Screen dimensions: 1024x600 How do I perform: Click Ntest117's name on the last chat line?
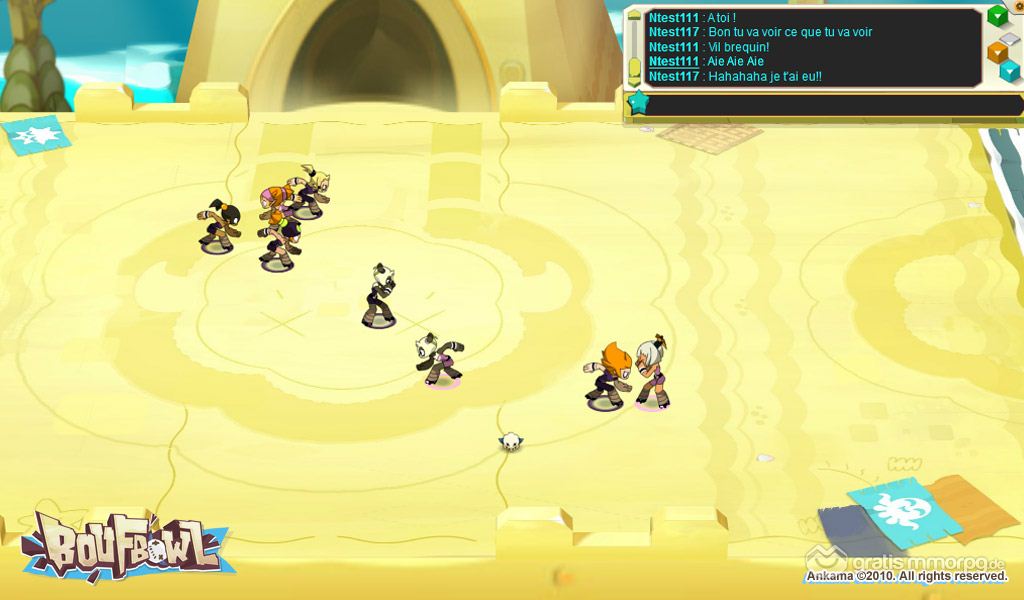coord(673,77)
